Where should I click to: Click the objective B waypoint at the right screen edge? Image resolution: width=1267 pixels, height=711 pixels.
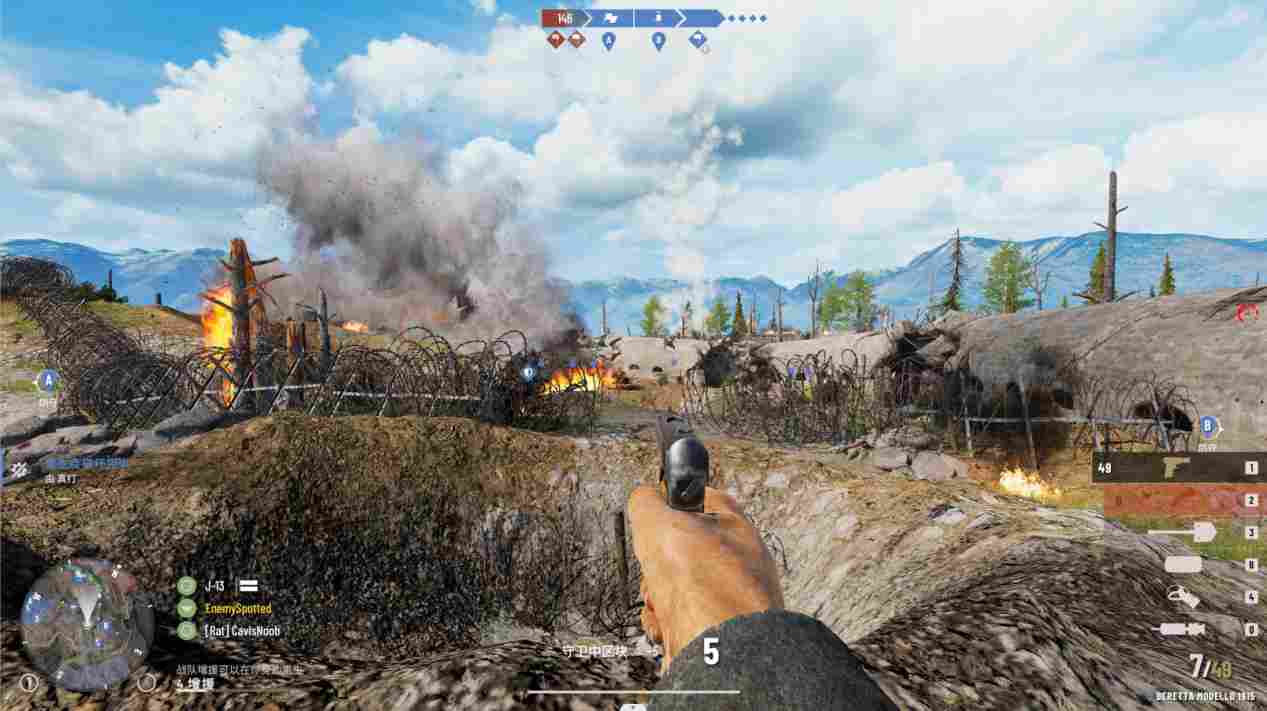pyautogui.click(x=1208, y=426)
